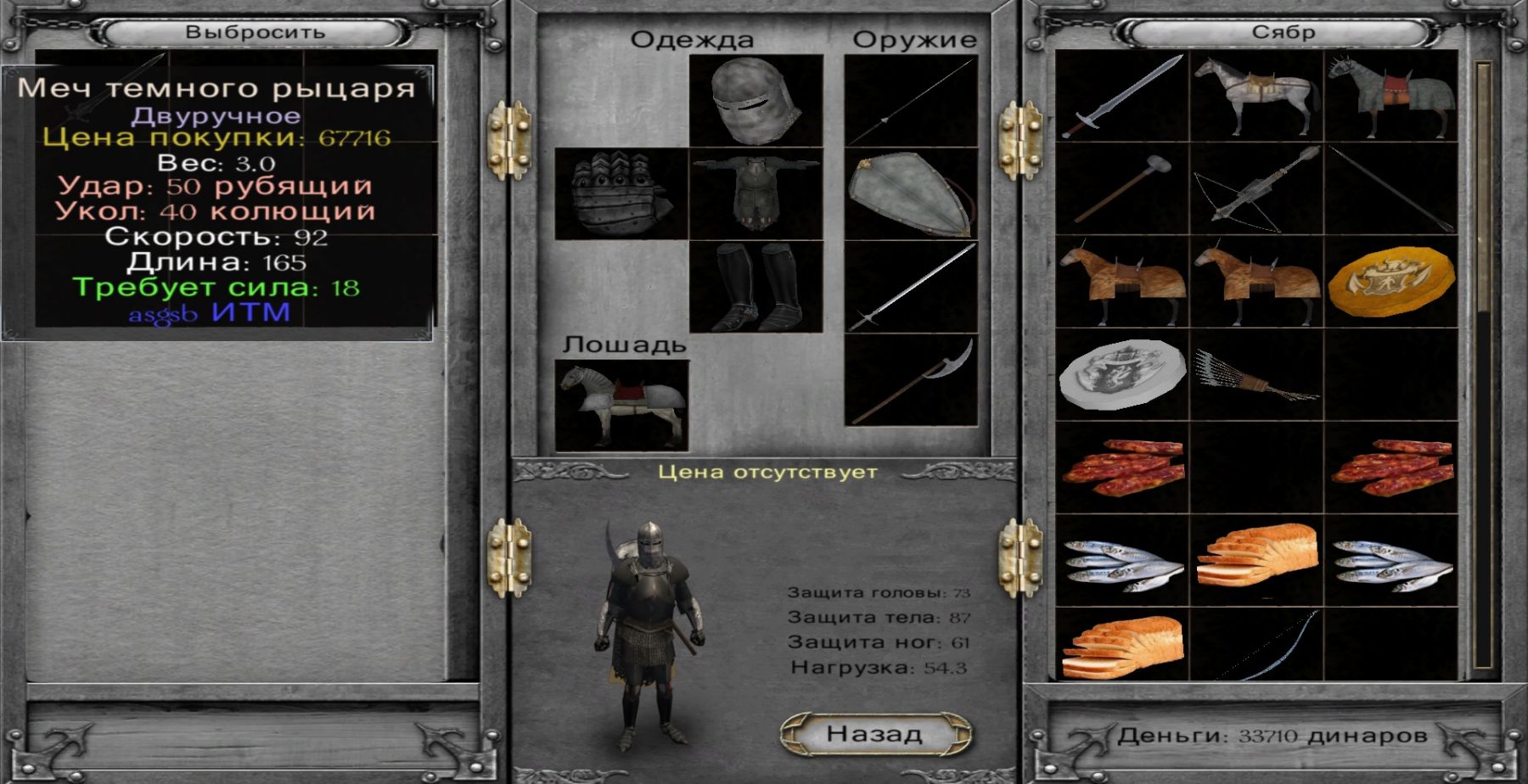The height and width of the screenshot is (784, 1528).
Task: Click the Назад button
Action: [875, 734]
